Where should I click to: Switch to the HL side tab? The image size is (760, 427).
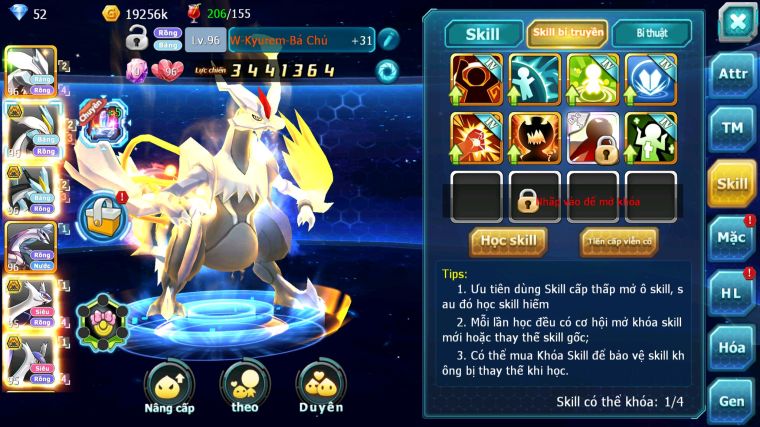[732, 293]
